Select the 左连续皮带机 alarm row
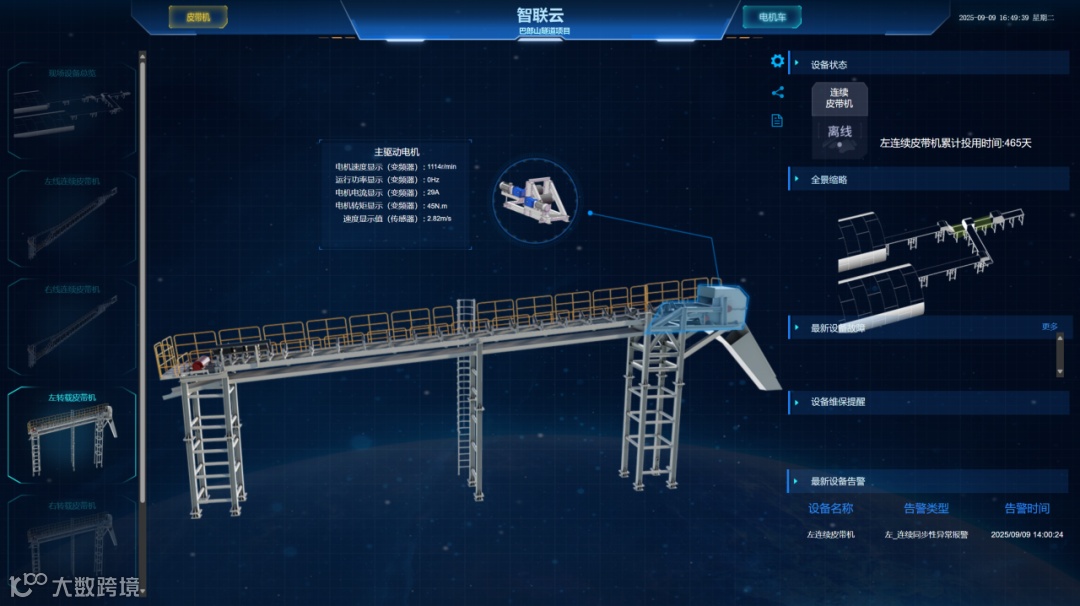The image size is (1080, 606). [935, 535]
